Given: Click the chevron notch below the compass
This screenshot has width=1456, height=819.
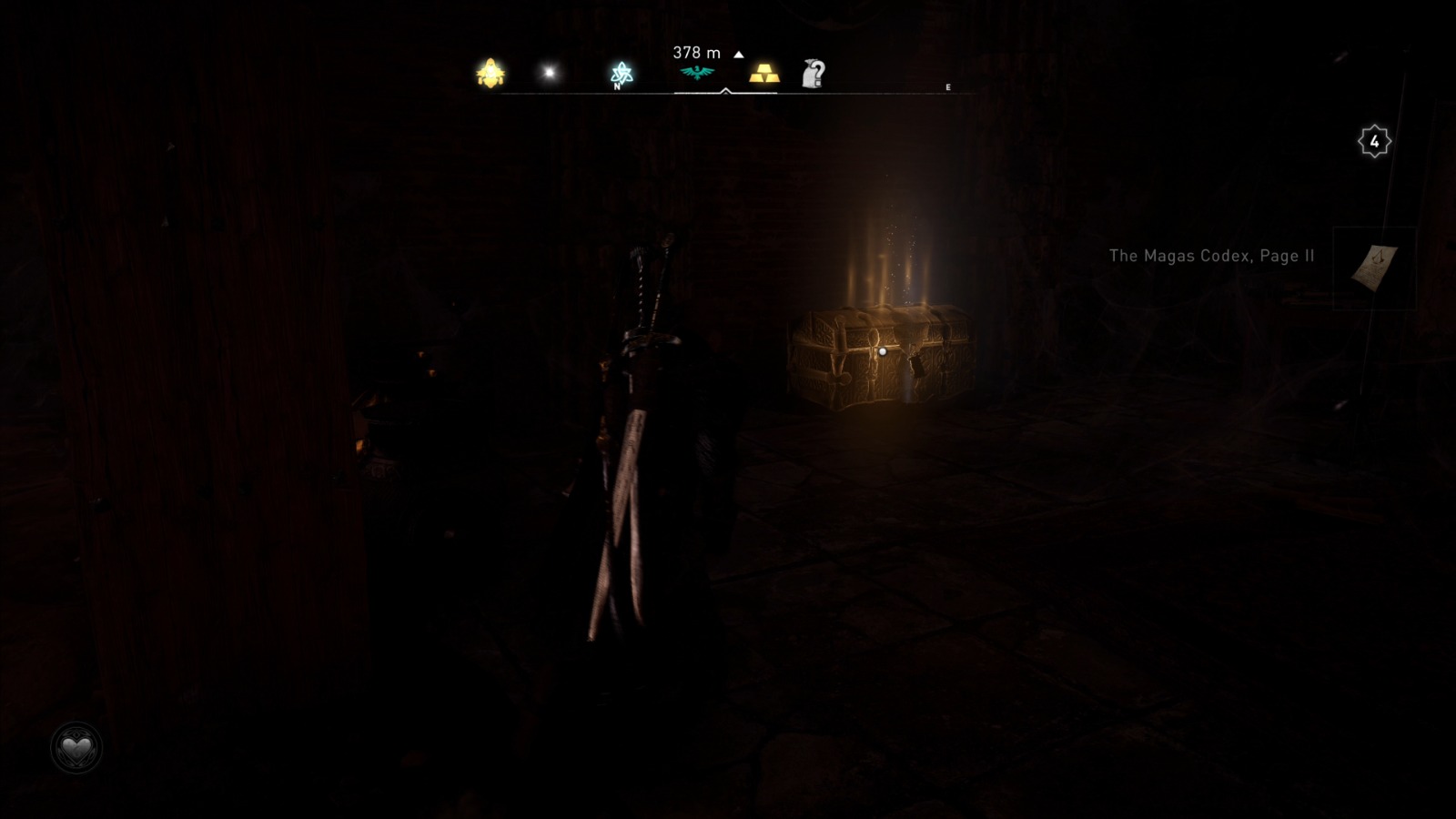Looking at the screenshot, I should click(x=725, y=91).
